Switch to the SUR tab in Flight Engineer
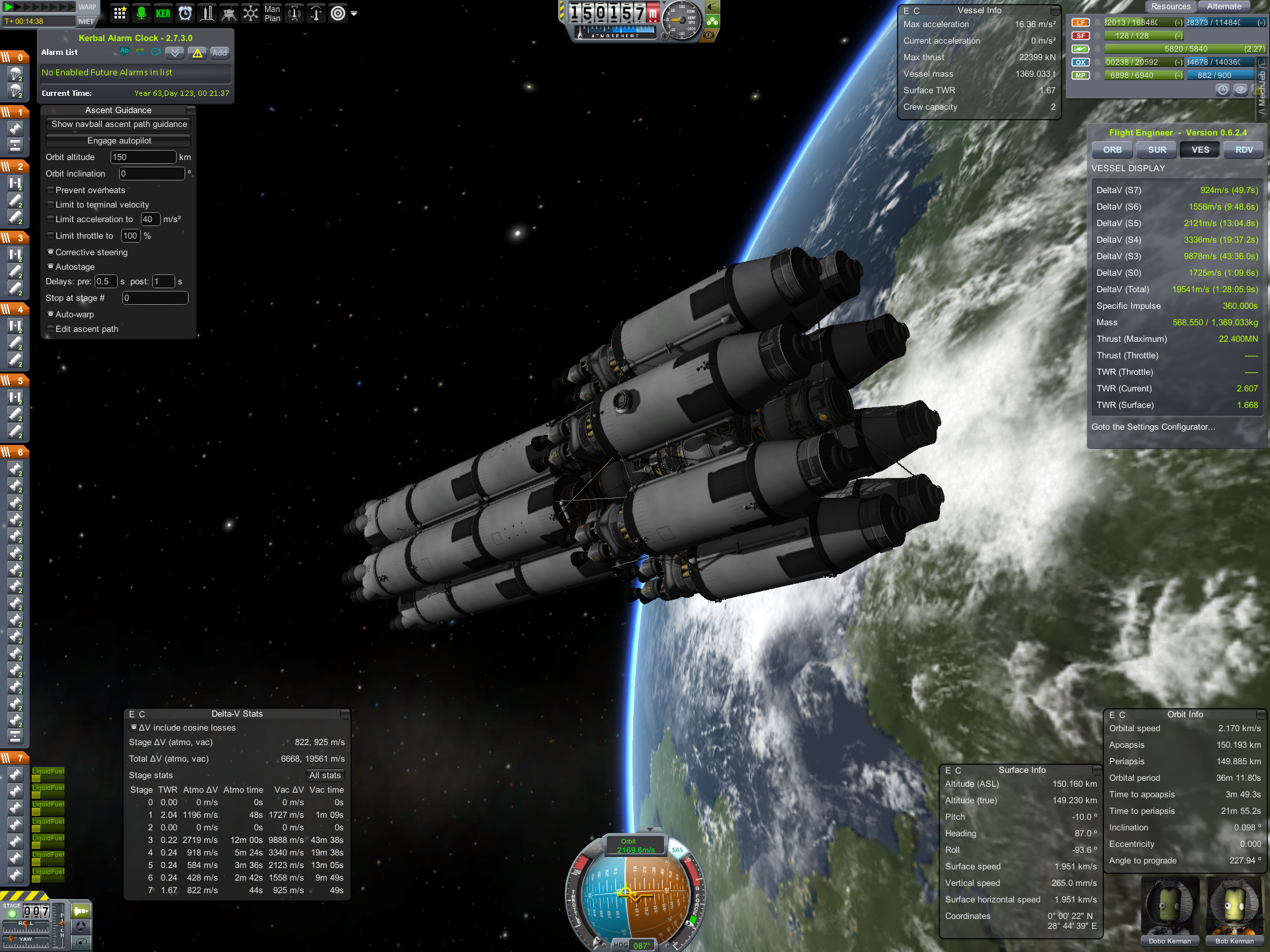The image size is (1270, 952). pyautogui.click(x=1157, y=150)
